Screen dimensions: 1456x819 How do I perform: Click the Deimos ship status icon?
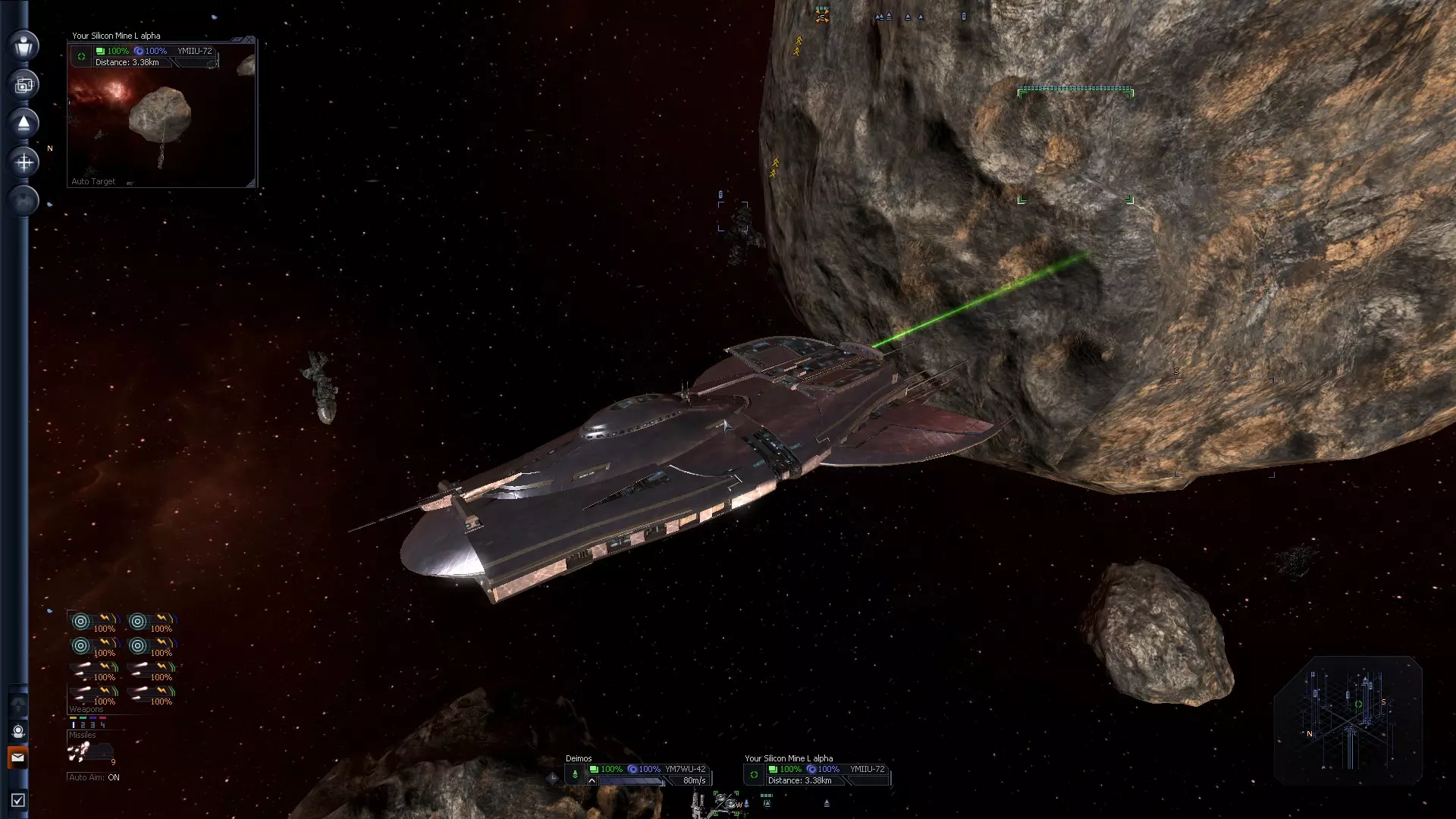[575, 774]
